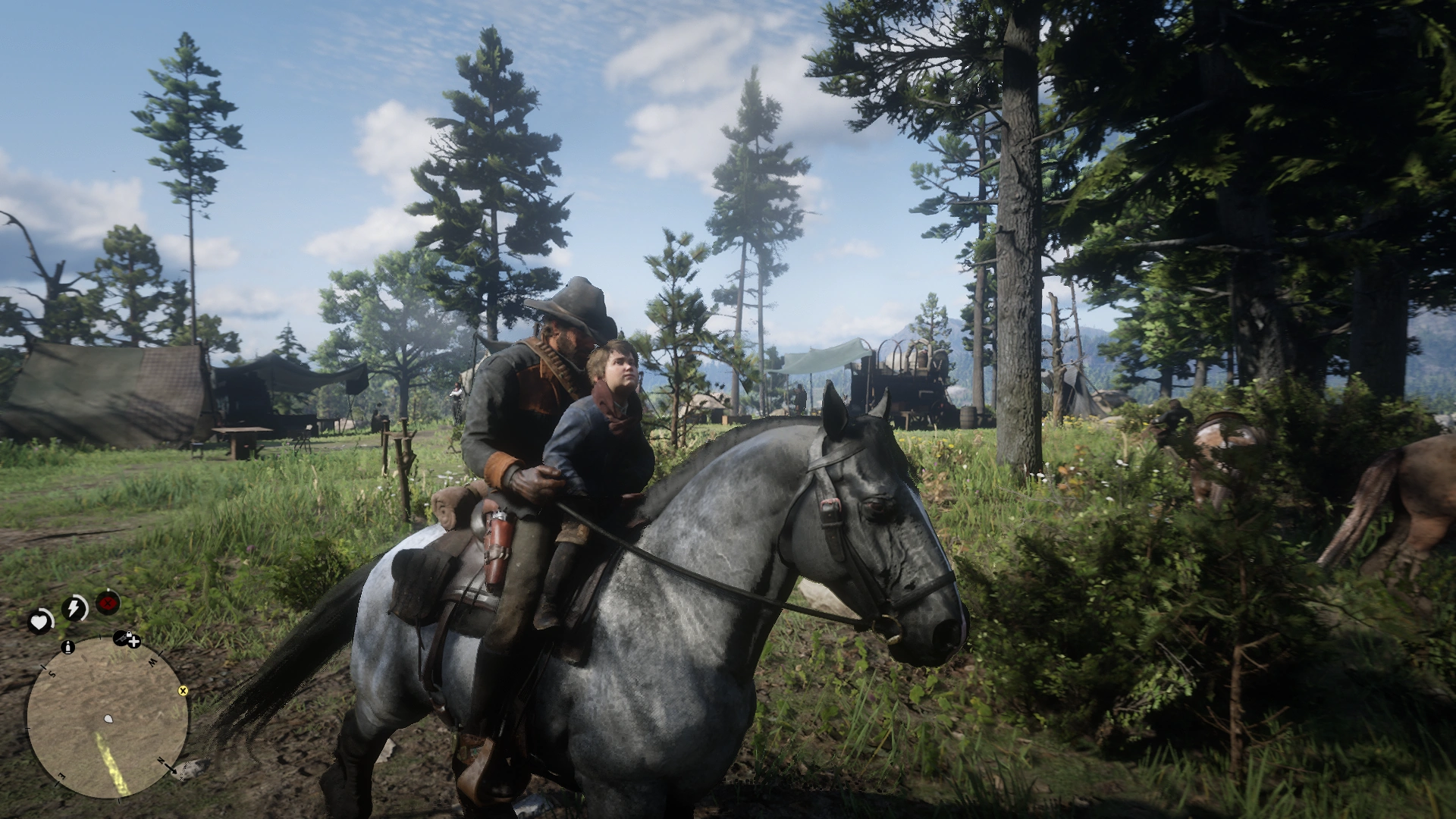Select the white player arrow inside the minimap
The width and height of the screenshot is (1456, 819).
tap(108, 719)
